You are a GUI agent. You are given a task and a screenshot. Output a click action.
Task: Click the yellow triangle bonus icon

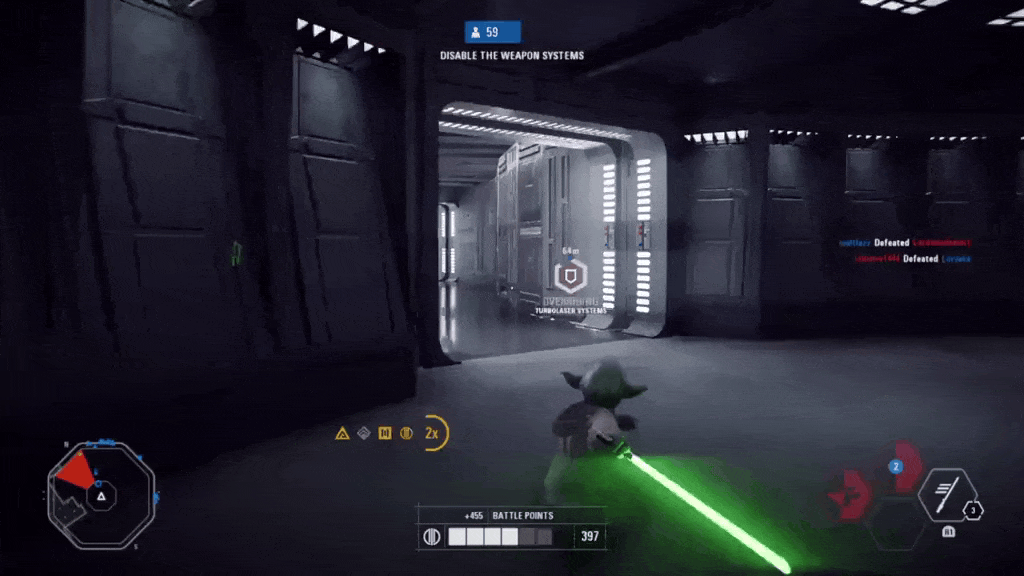tap(342, 434)
